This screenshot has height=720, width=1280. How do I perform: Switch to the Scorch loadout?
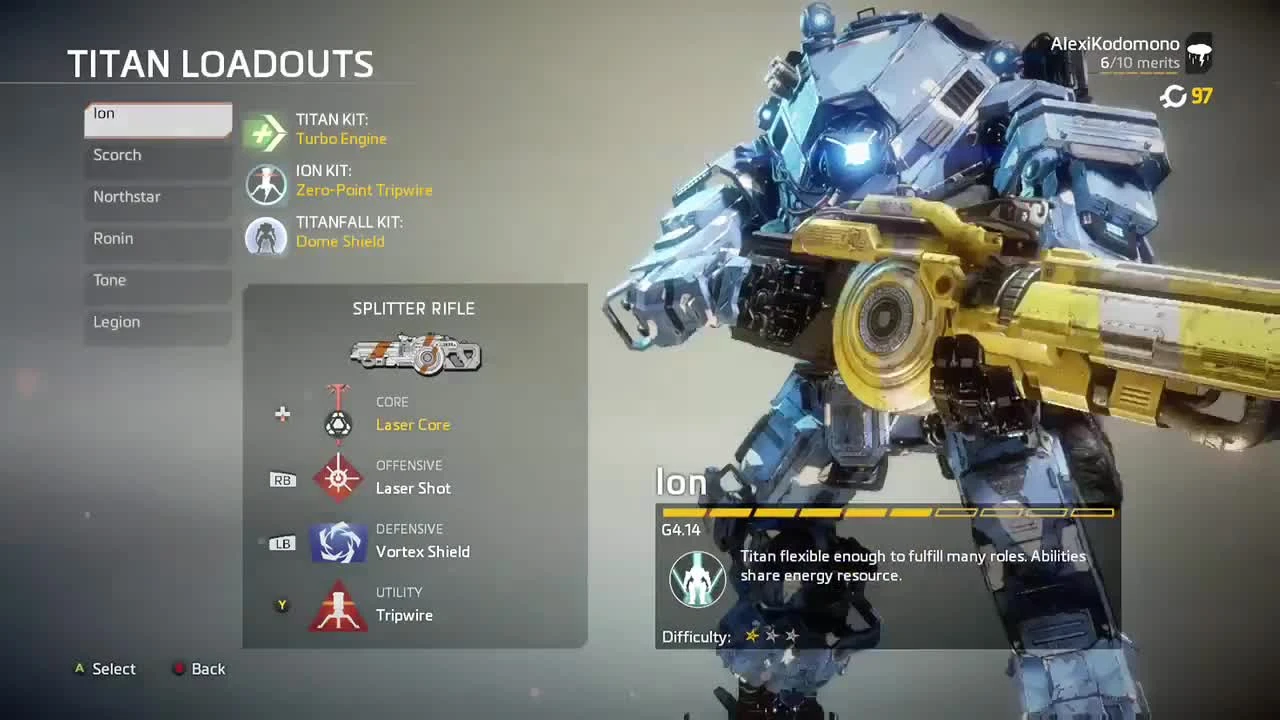pyautogui.click(x=157, y=155)
